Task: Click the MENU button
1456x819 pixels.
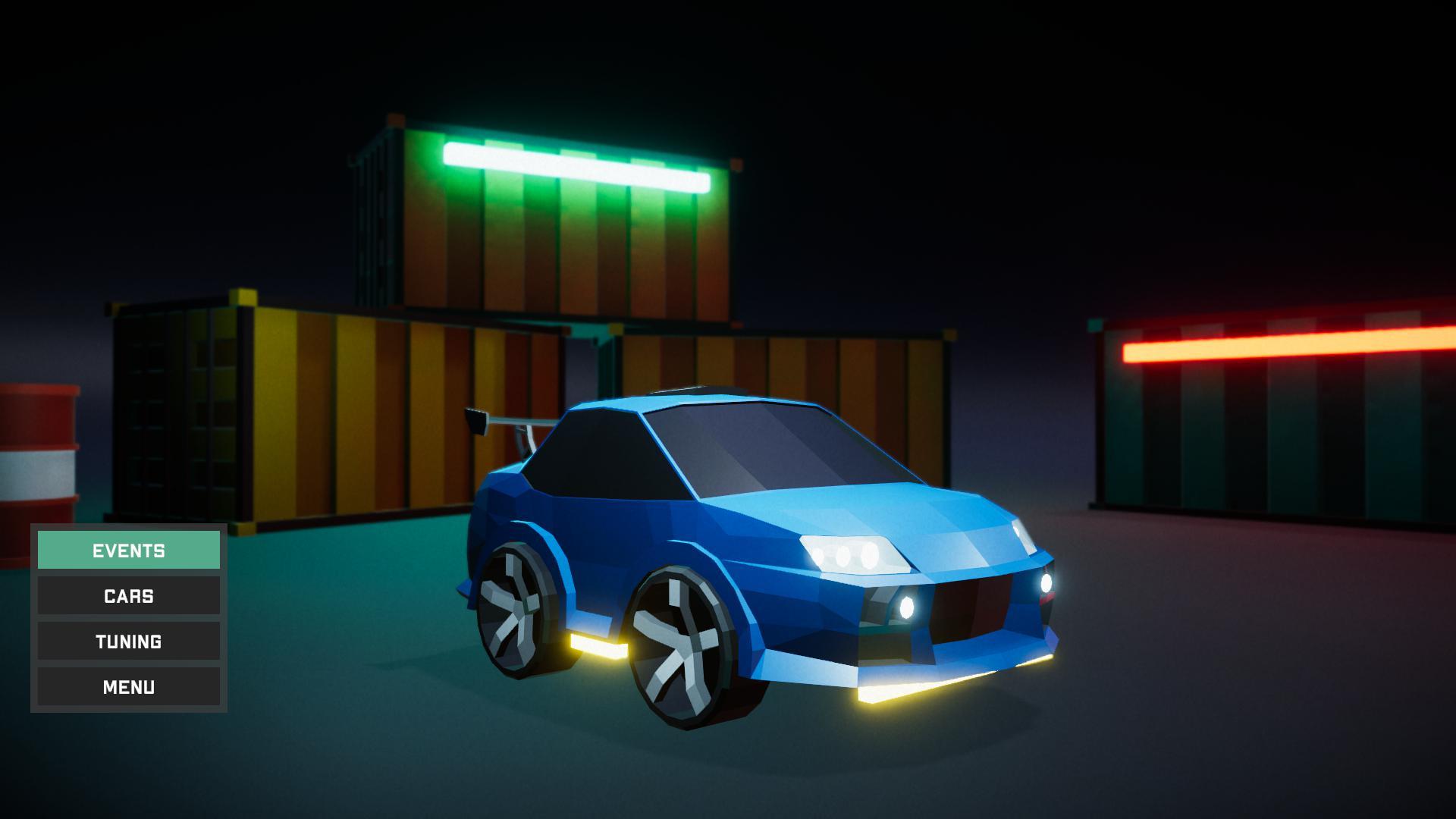Action: (128, 687)
